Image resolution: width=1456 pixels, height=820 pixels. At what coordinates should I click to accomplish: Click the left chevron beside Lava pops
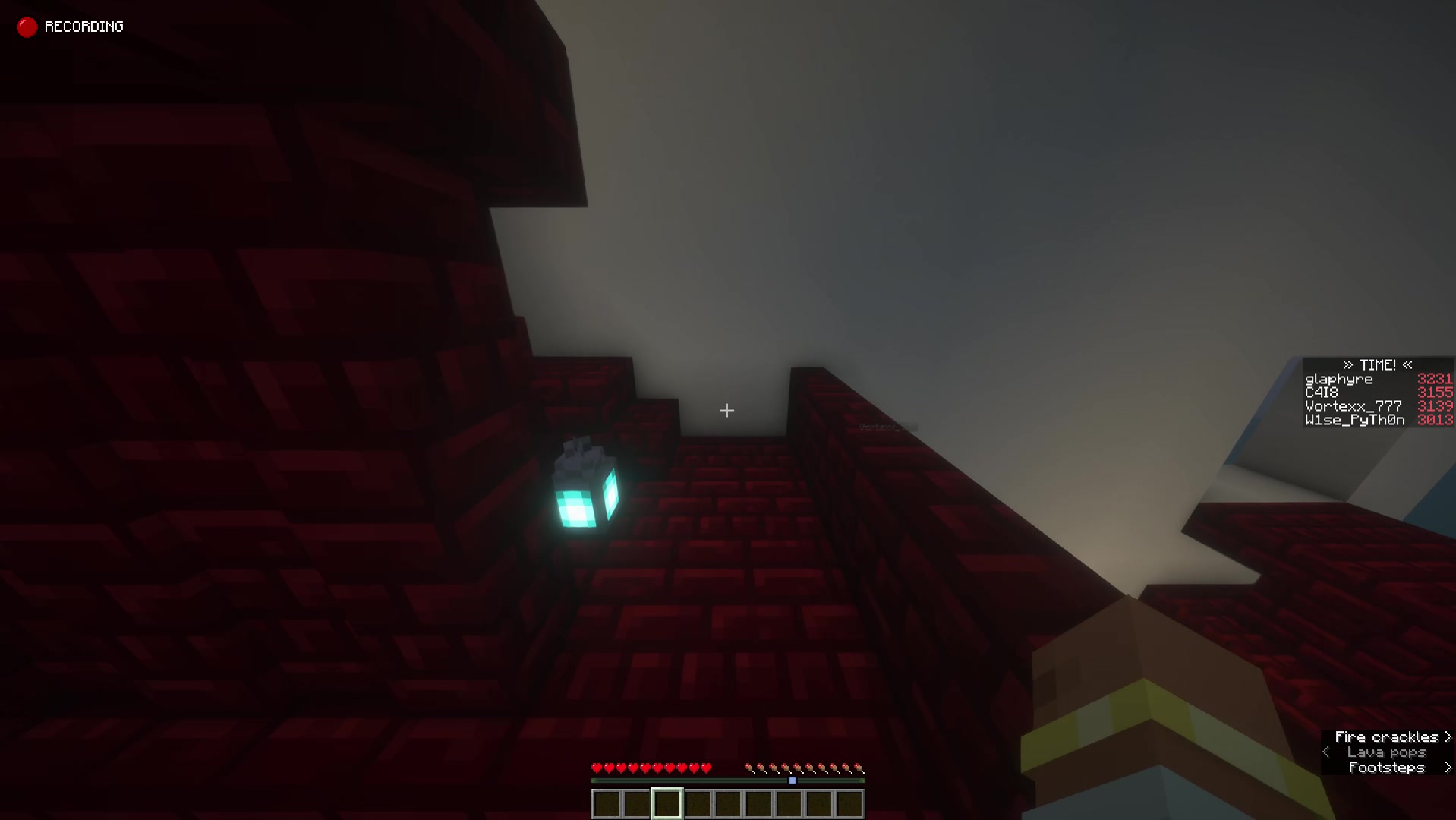coord(1325,752)
